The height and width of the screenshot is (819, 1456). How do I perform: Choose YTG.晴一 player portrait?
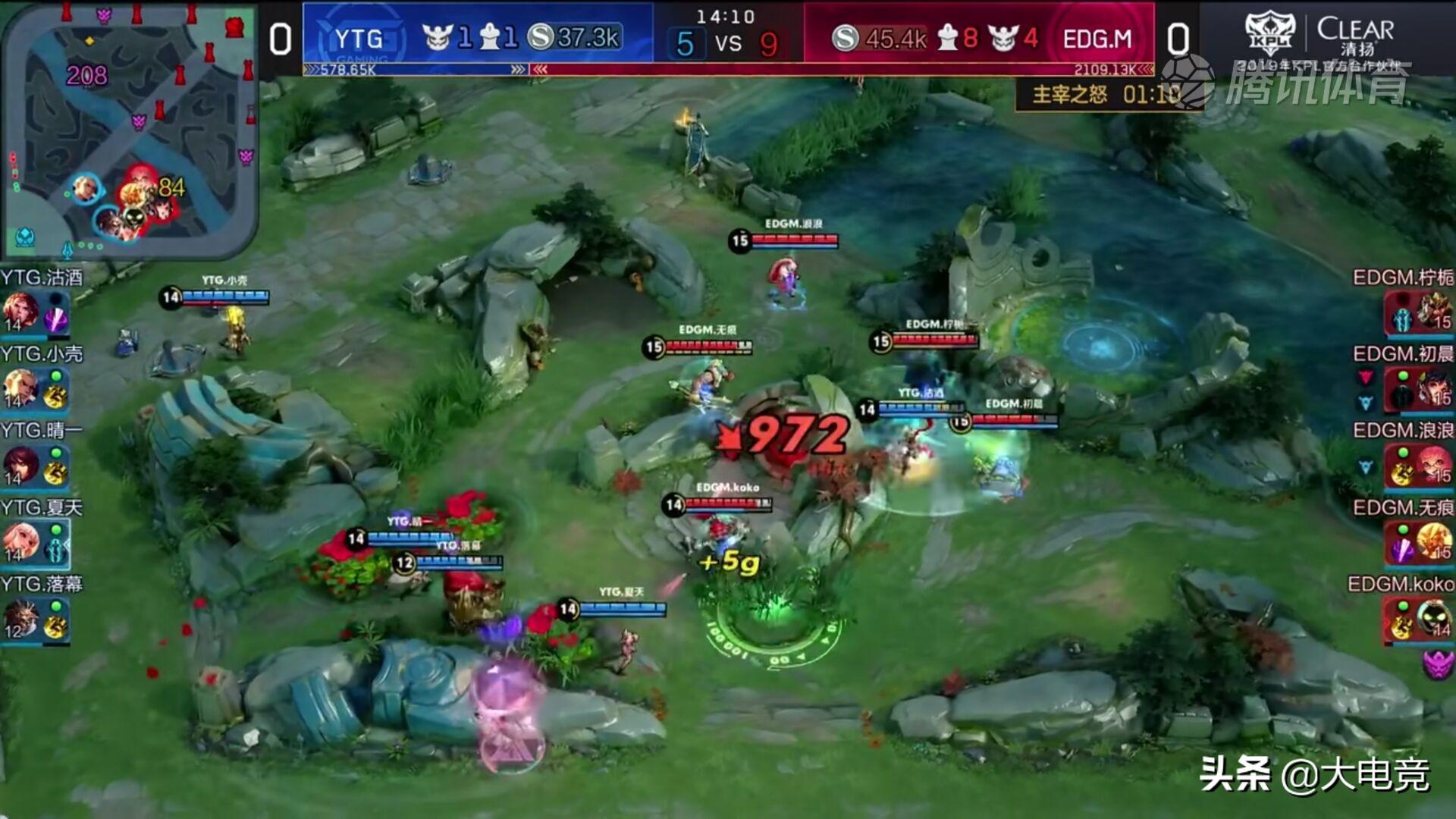21,464
